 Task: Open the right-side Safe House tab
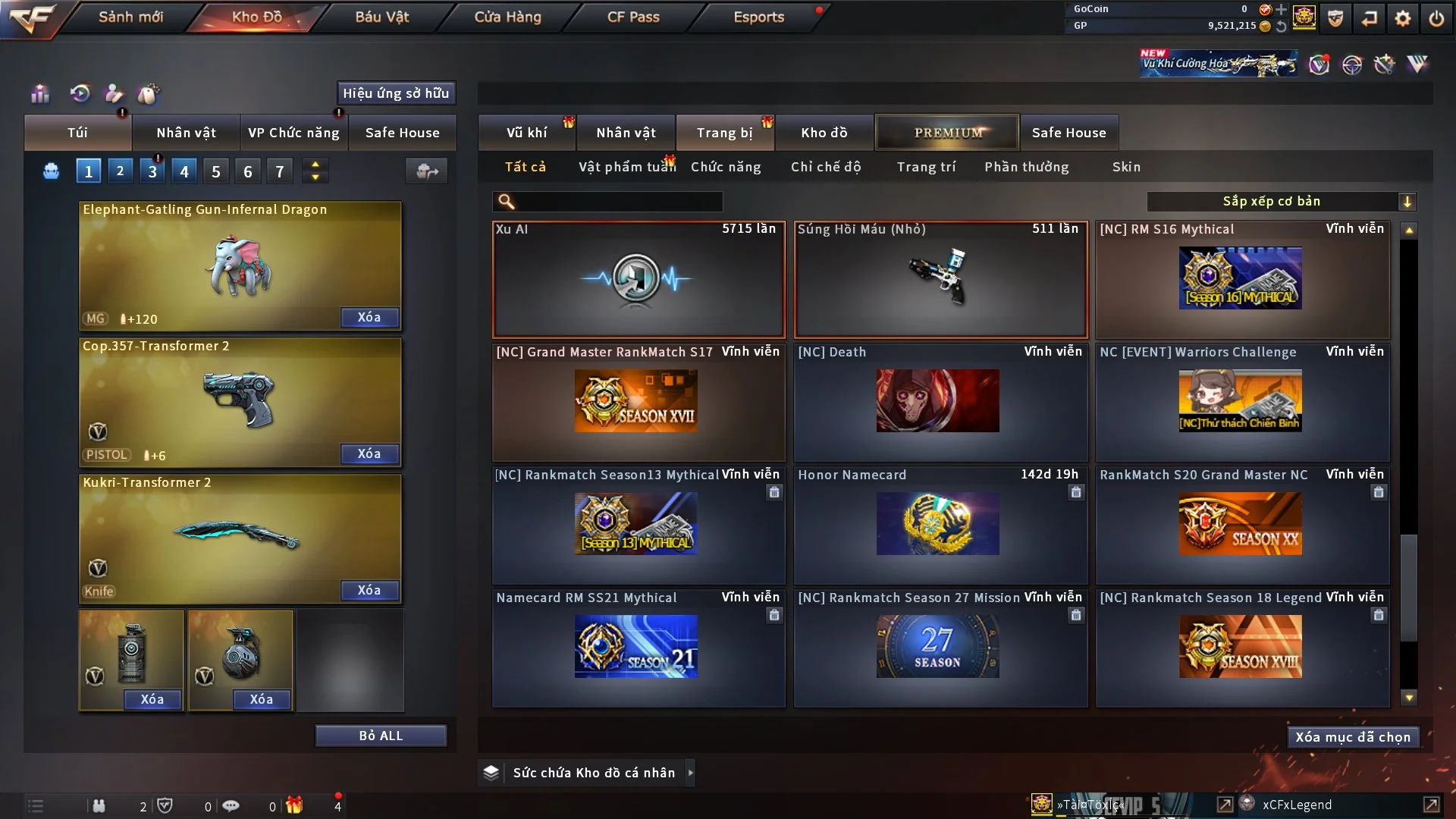click(x=1068, y=133)
